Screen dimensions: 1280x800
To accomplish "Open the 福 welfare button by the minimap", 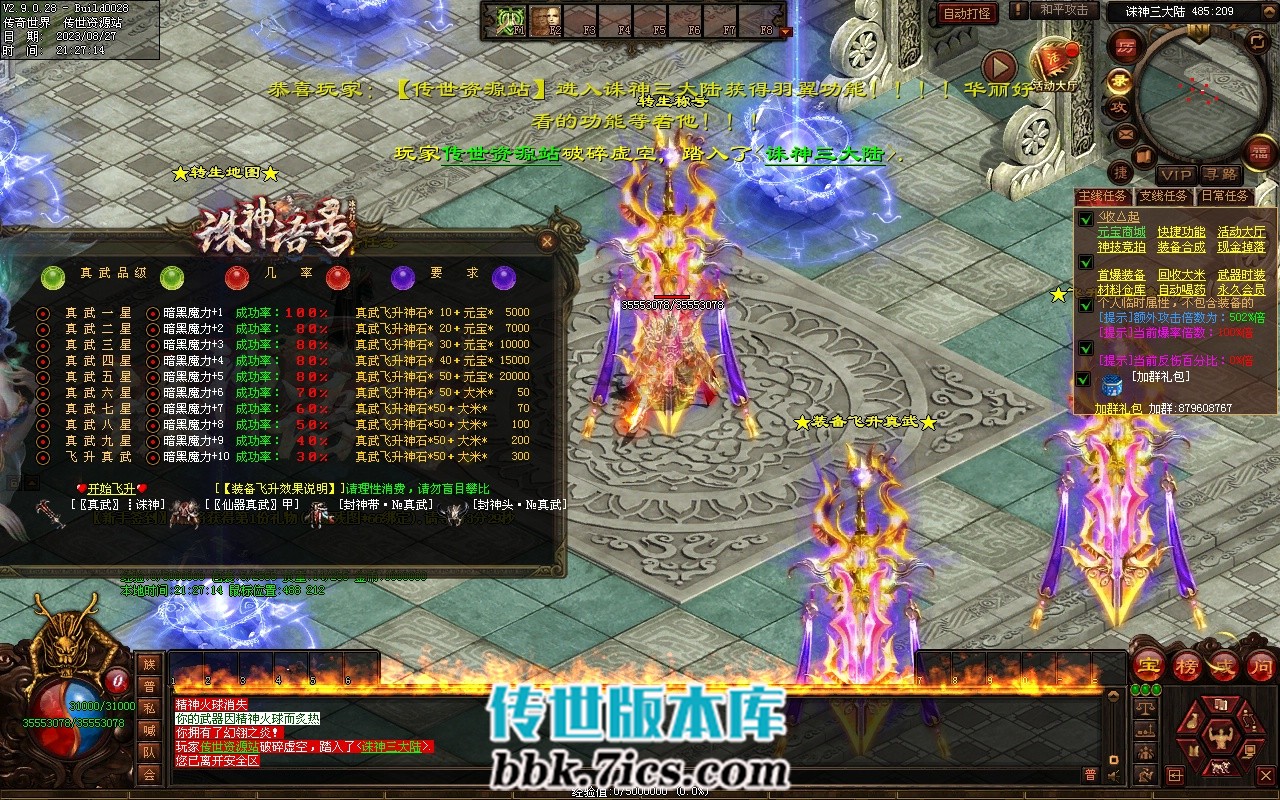I will click(x=1258, y=151).
